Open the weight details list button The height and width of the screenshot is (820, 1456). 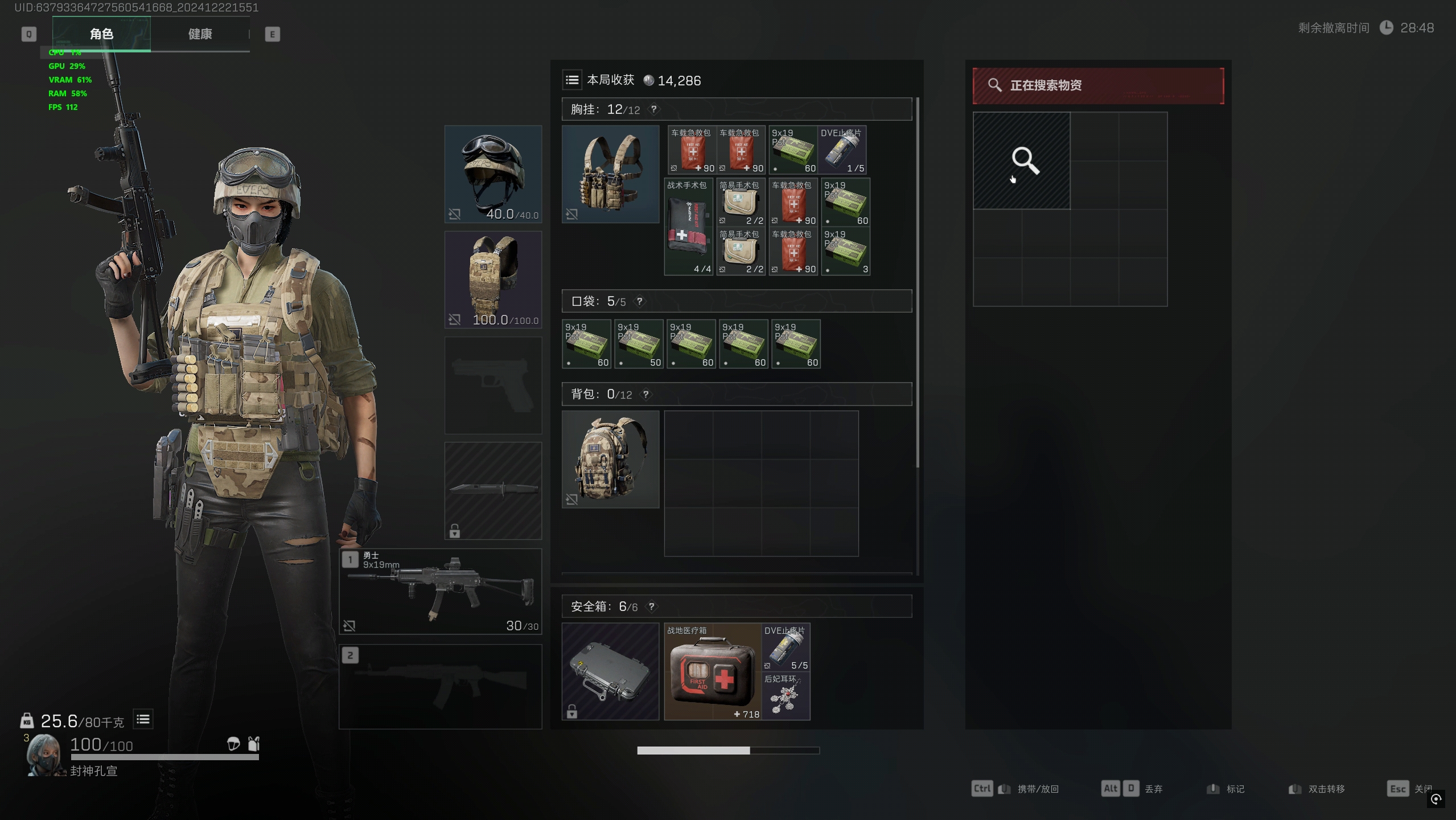click(x=143, y=720)
